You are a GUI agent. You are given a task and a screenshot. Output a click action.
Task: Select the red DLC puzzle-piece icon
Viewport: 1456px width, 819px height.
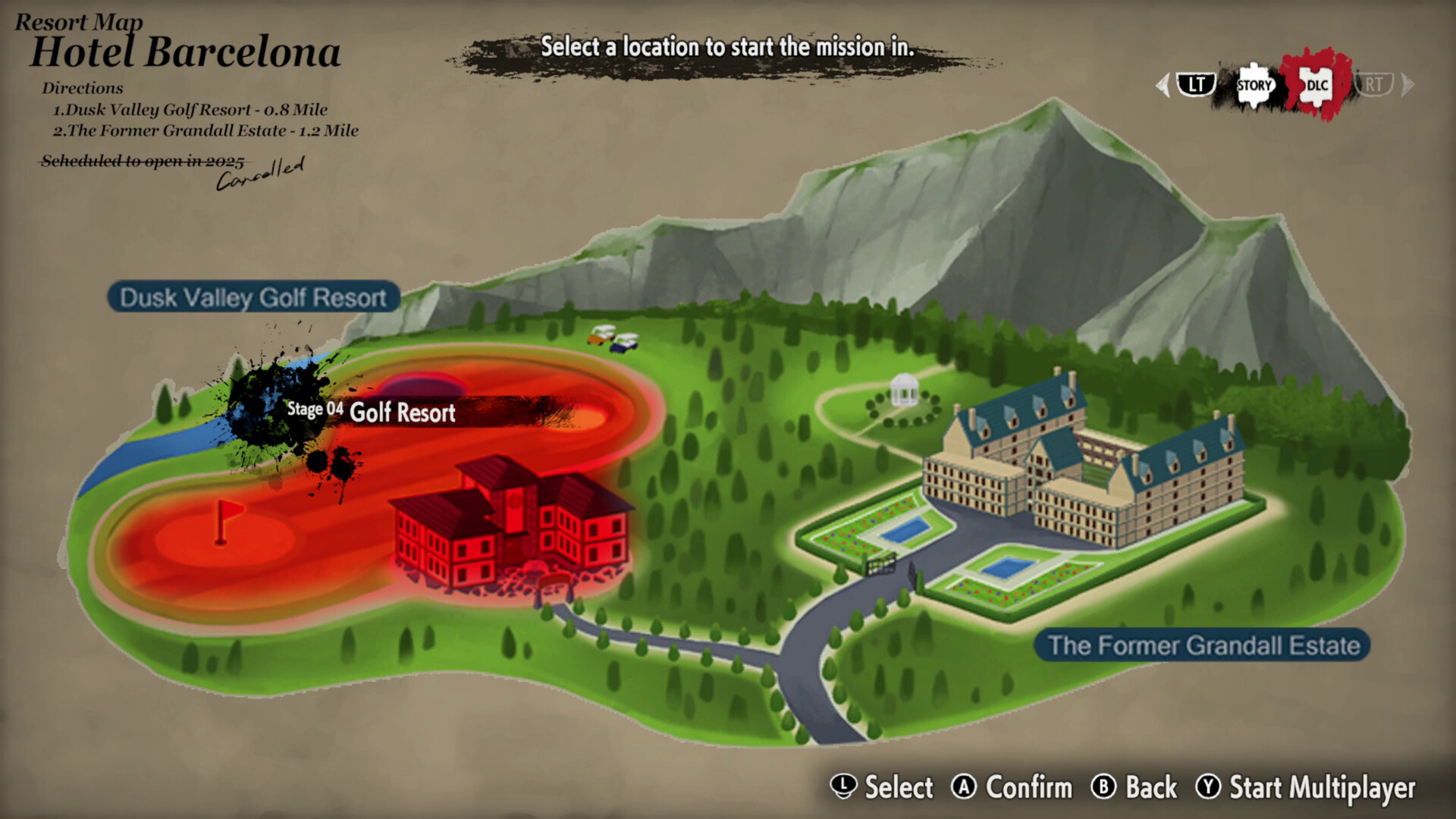click(1317, 85)
